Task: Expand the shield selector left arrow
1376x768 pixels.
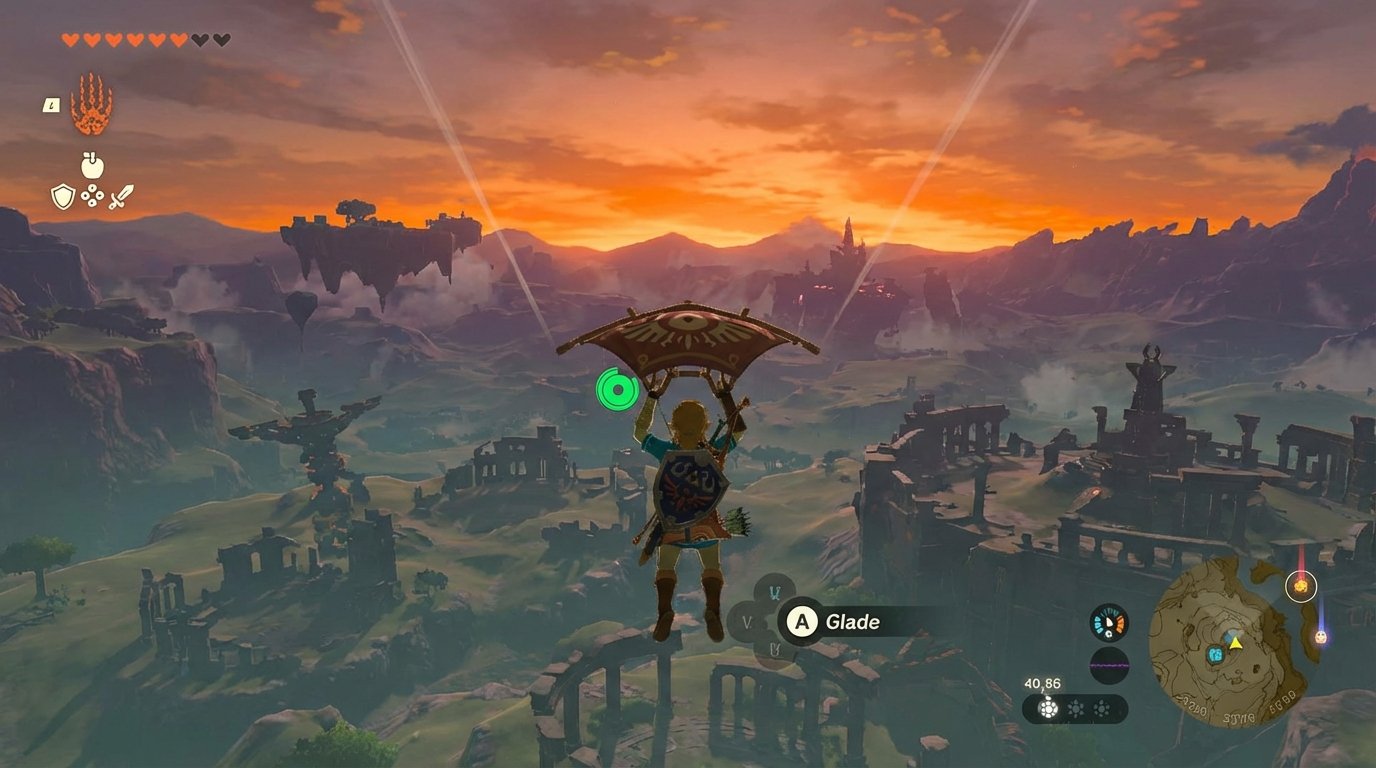Action: pos(747,622)
